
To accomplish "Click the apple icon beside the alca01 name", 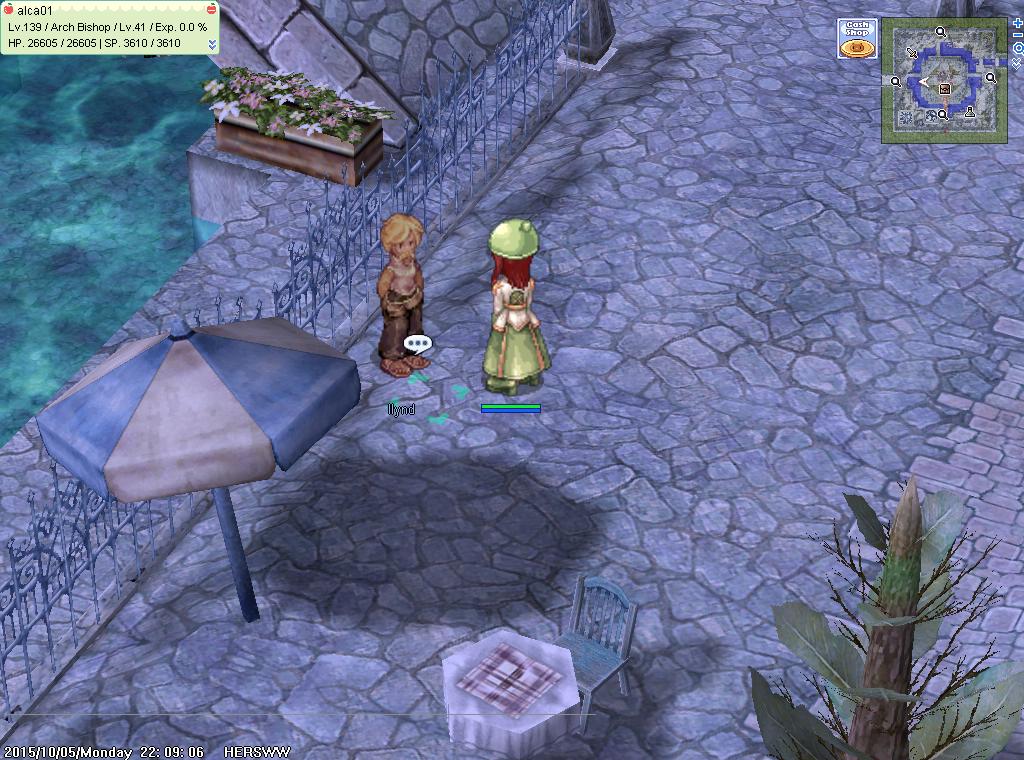I will 9,9.
